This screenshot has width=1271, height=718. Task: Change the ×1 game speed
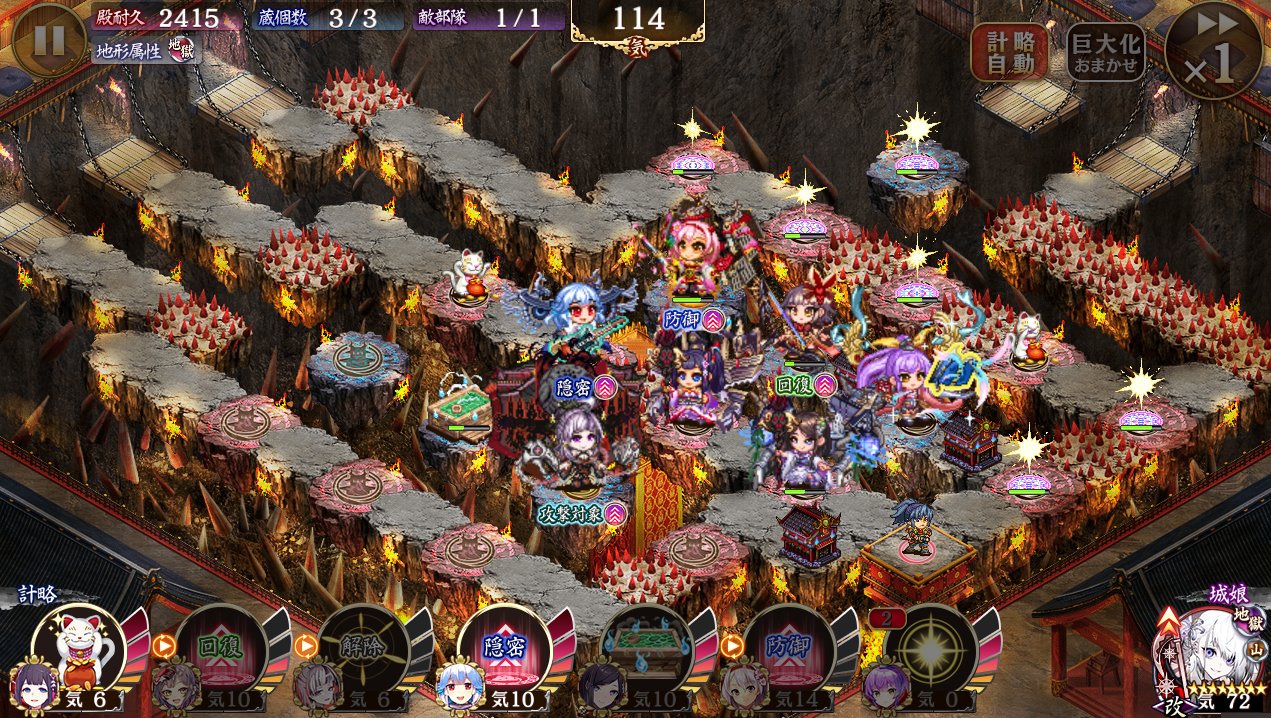[1213, 51]
